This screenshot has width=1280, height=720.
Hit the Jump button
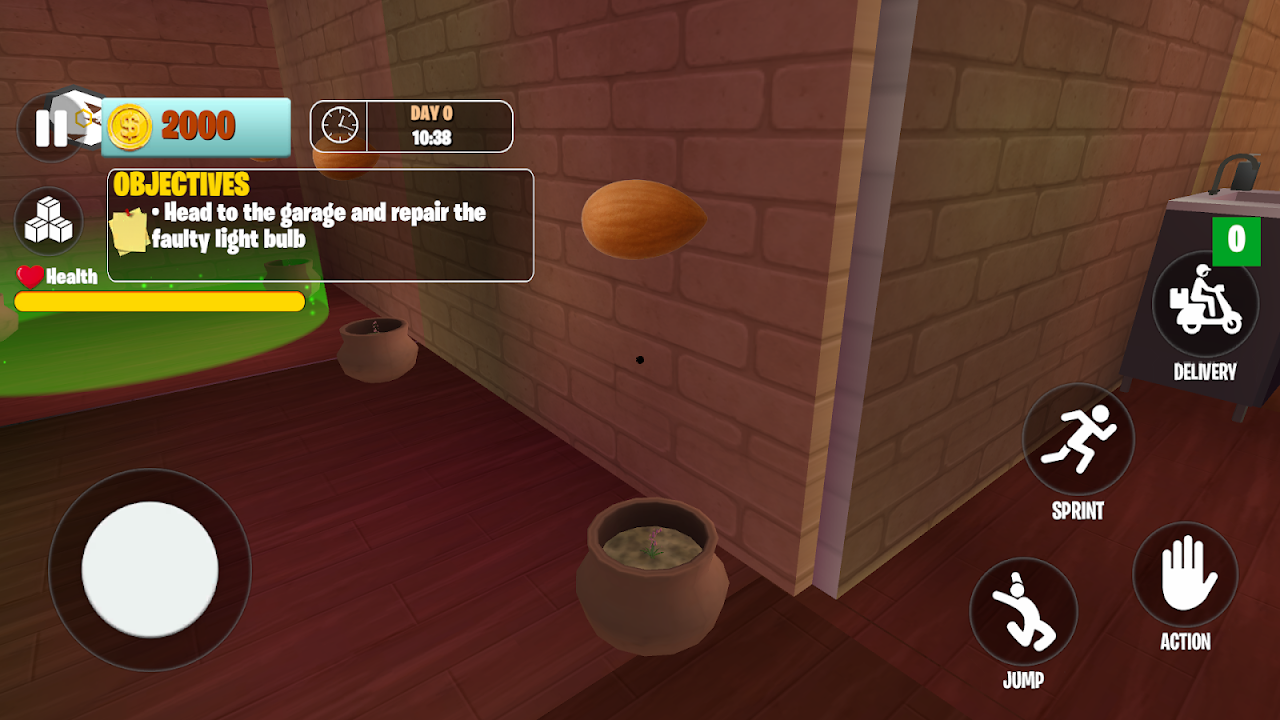1023,611
